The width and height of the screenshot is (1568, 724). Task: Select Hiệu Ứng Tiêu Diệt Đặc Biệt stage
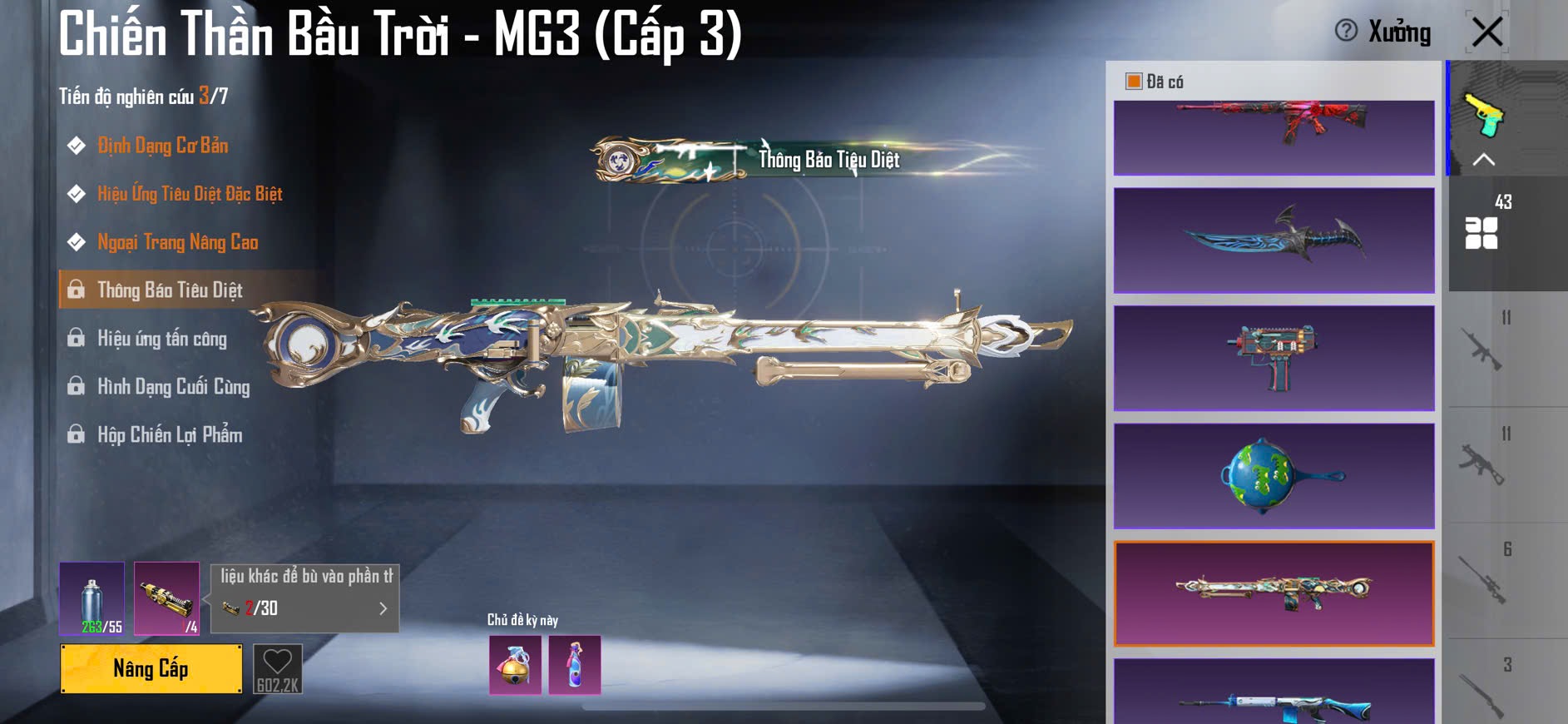click(x=190, y=194)
